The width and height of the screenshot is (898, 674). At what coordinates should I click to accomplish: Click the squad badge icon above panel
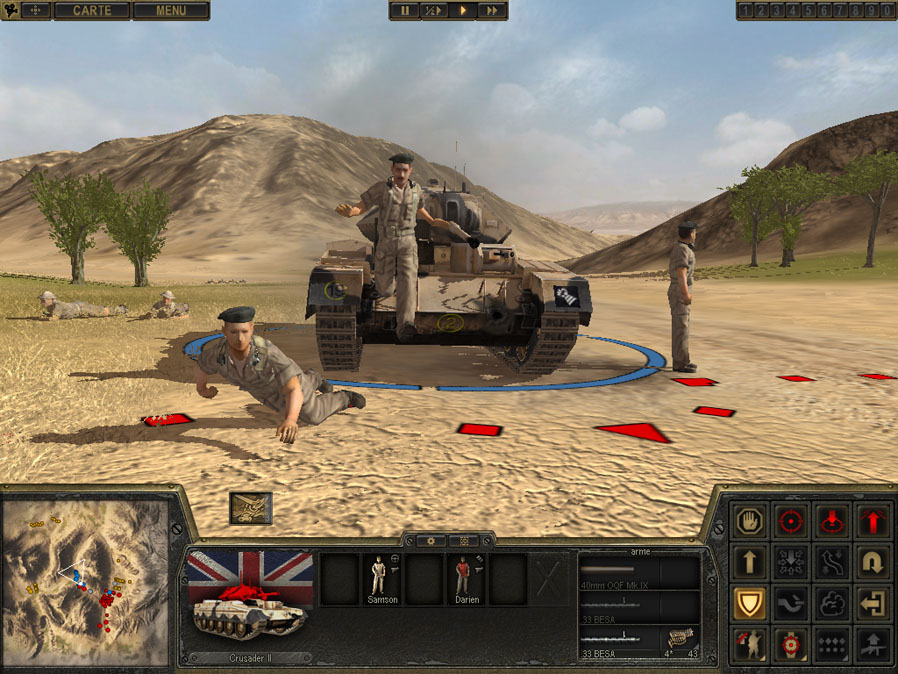pos(250,507)
